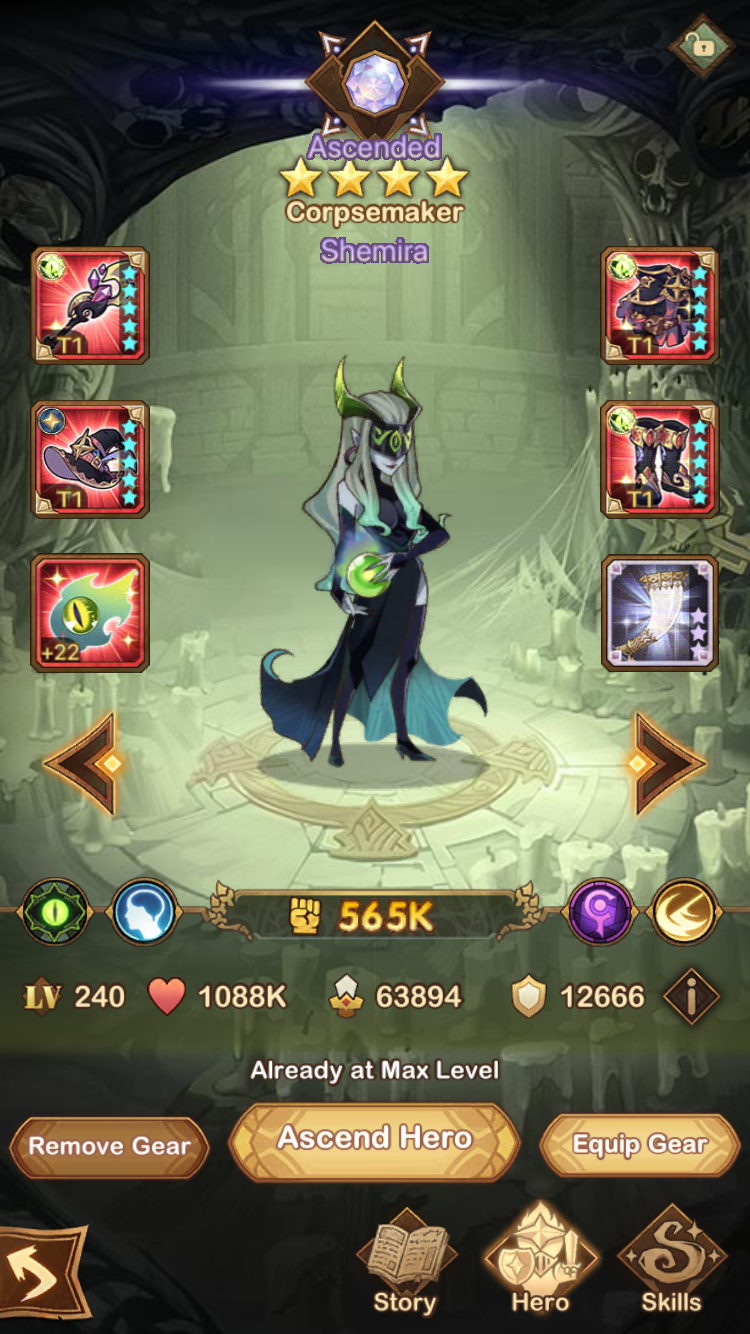The height and width of the screenshot is (1334, 750).
Task: Select the equipped staff weapon slot
Action: click(90, 306)
